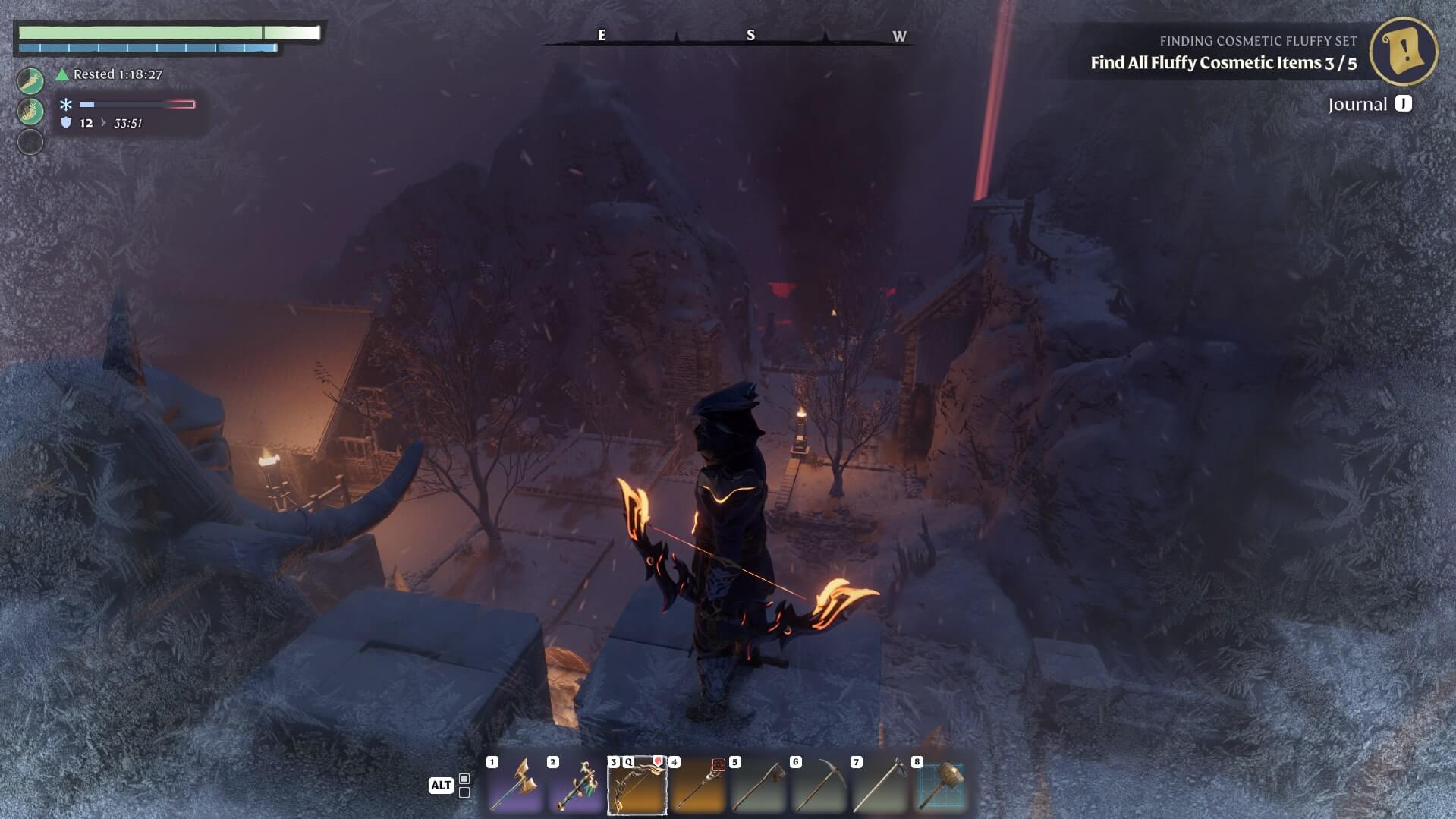The height and width of the screenshot is (819, 1456).
Task: Click the carrot food buff icon
Action: (x=30, y=80)
